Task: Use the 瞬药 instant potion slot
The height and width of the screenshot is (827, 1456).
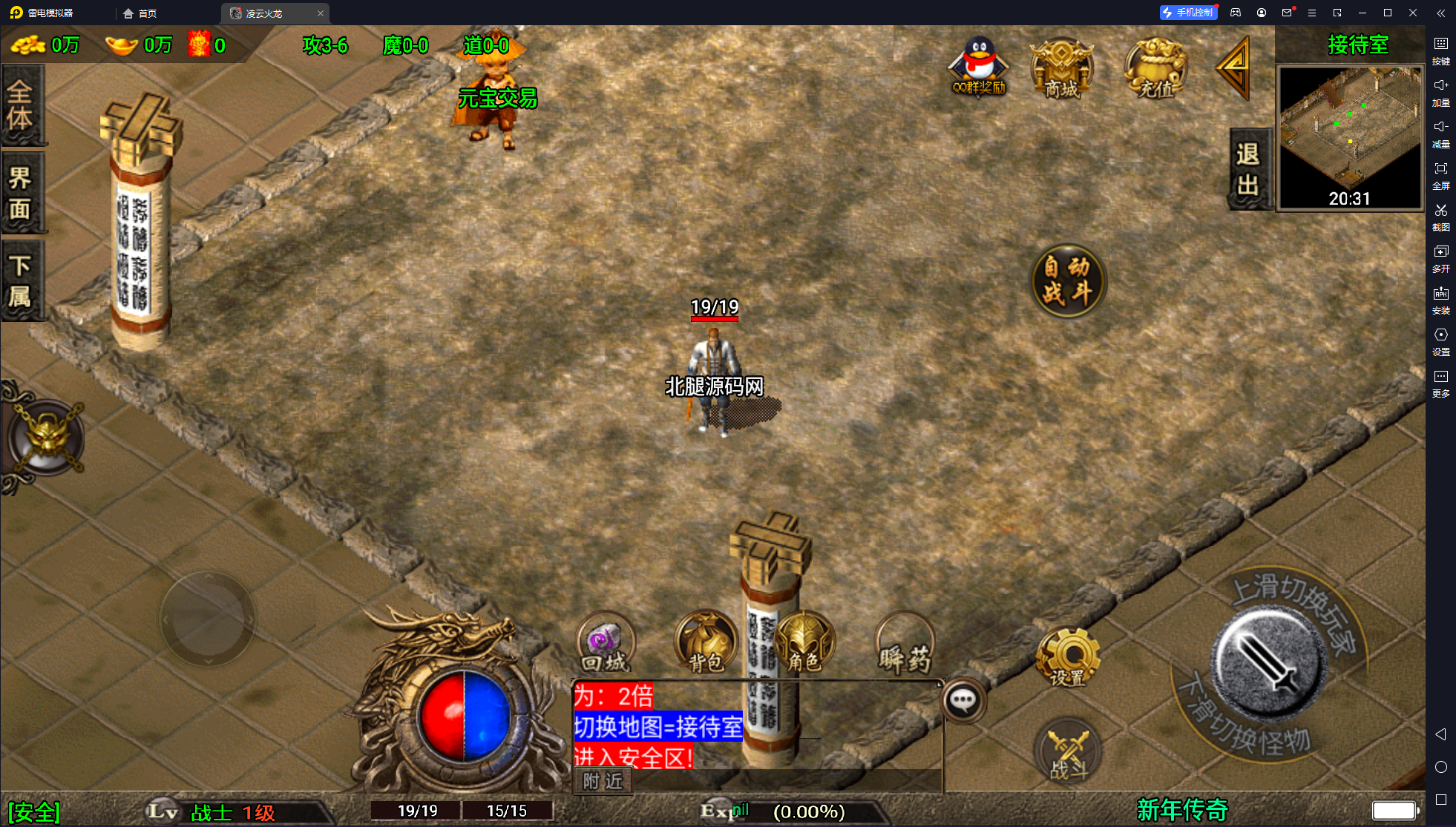Action: click(905, 642)
